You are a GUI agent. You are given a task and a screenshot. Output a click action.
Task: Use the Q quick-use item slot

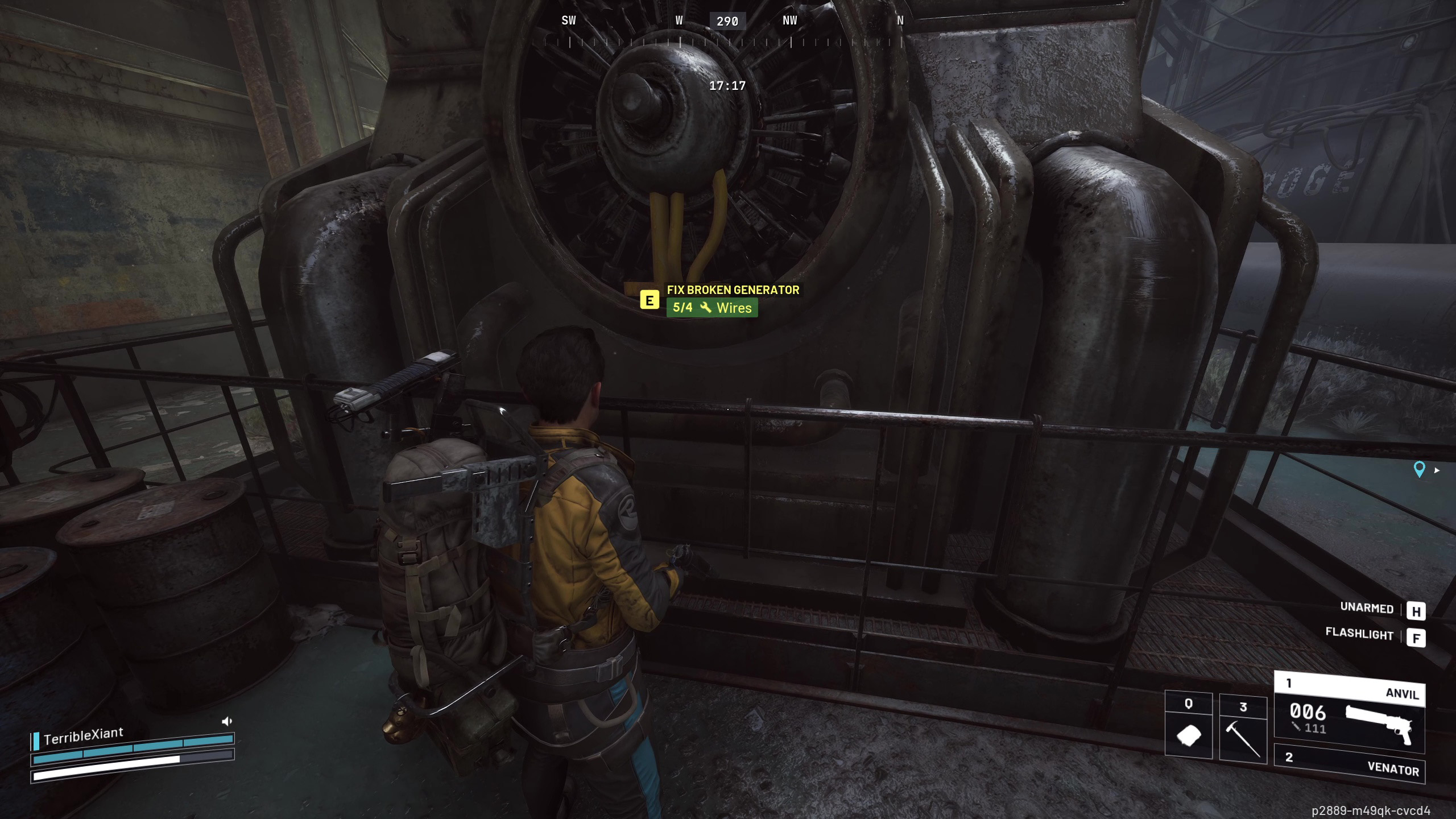[x=1188, y=725]
